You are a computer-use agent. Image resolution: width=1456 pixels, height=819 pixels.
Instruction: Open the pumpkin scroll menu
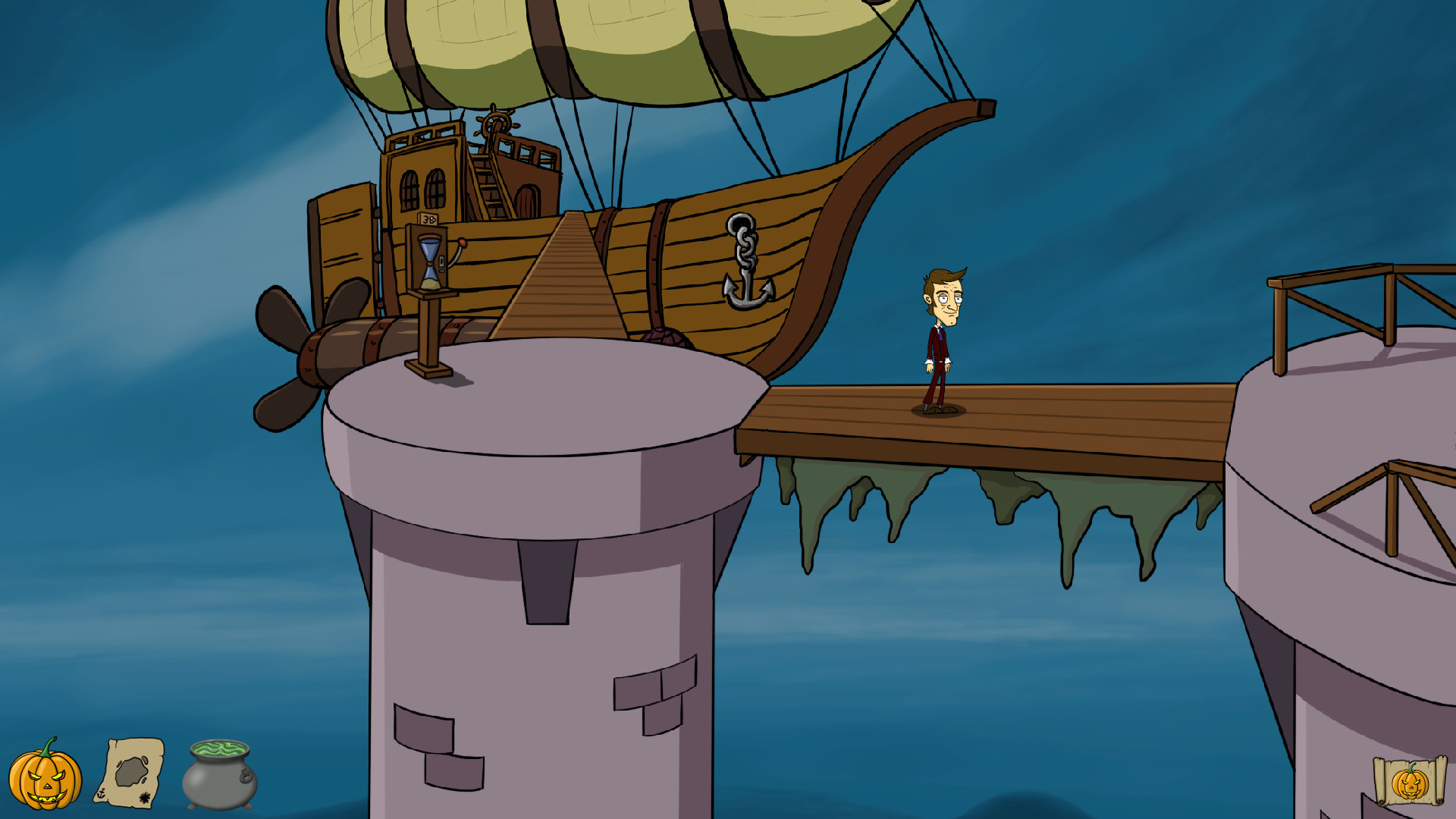click(1409, 782)
